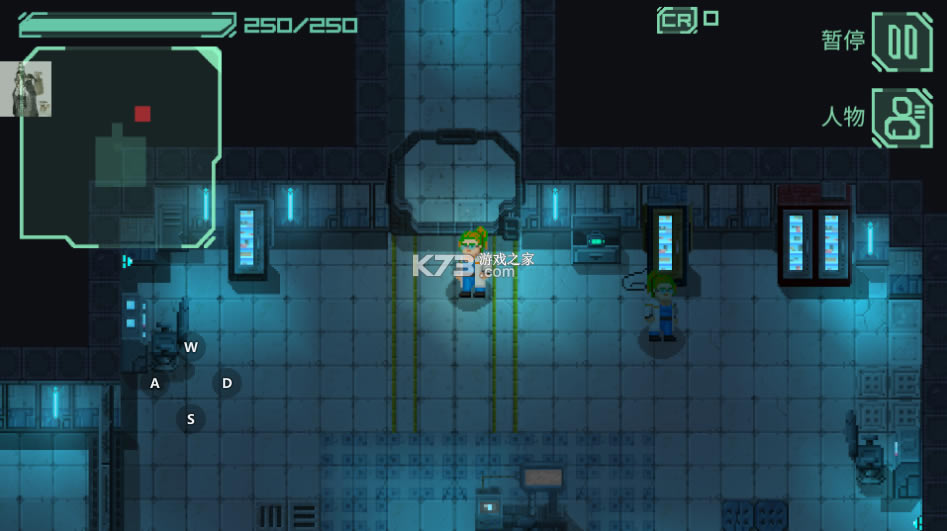Tap the D move-right button
This screenshot has width=947, height=531.
tap(227, 383)
